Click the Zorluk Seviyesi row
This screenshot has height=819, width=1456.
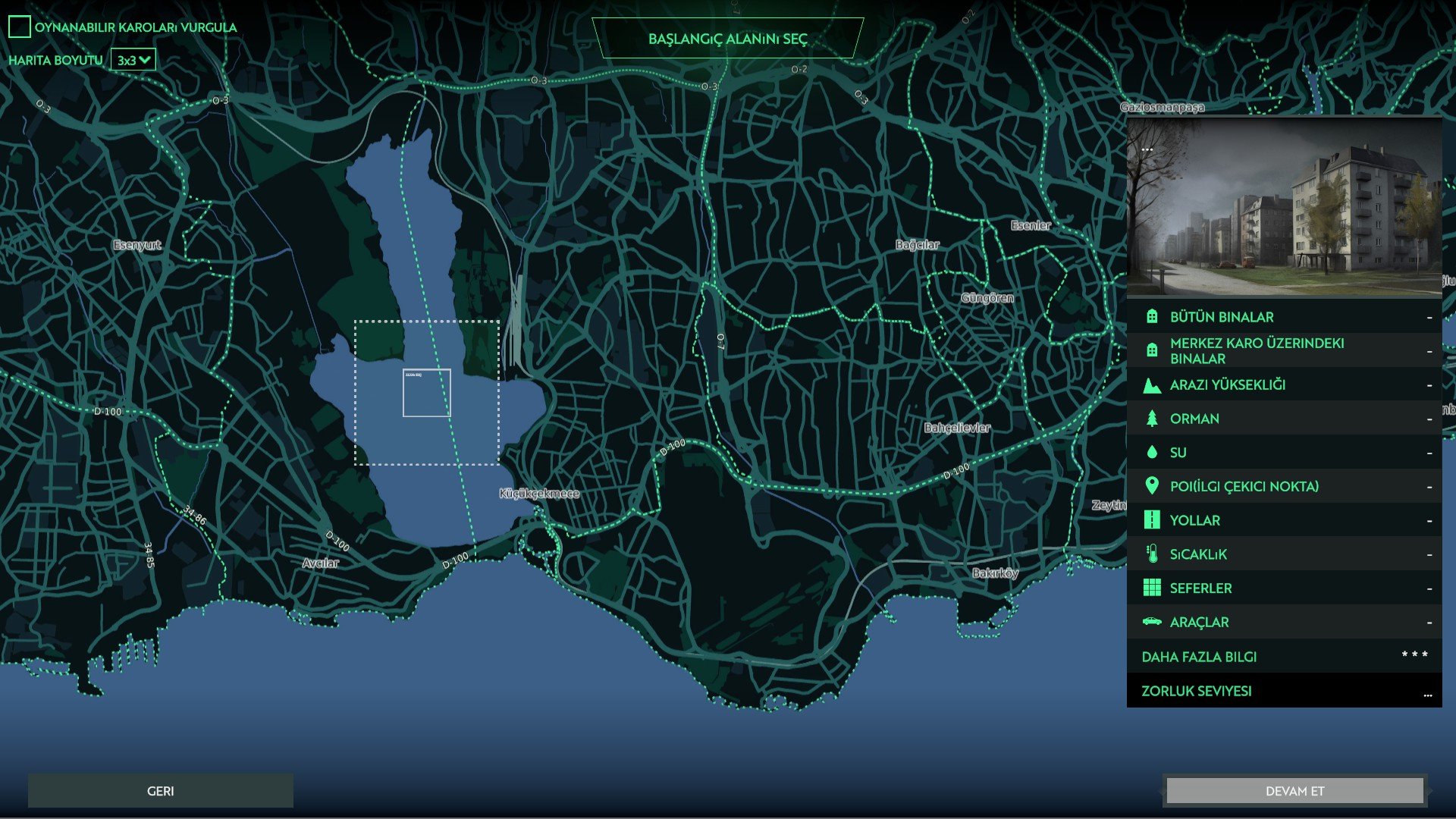(x=1284, y=691)
